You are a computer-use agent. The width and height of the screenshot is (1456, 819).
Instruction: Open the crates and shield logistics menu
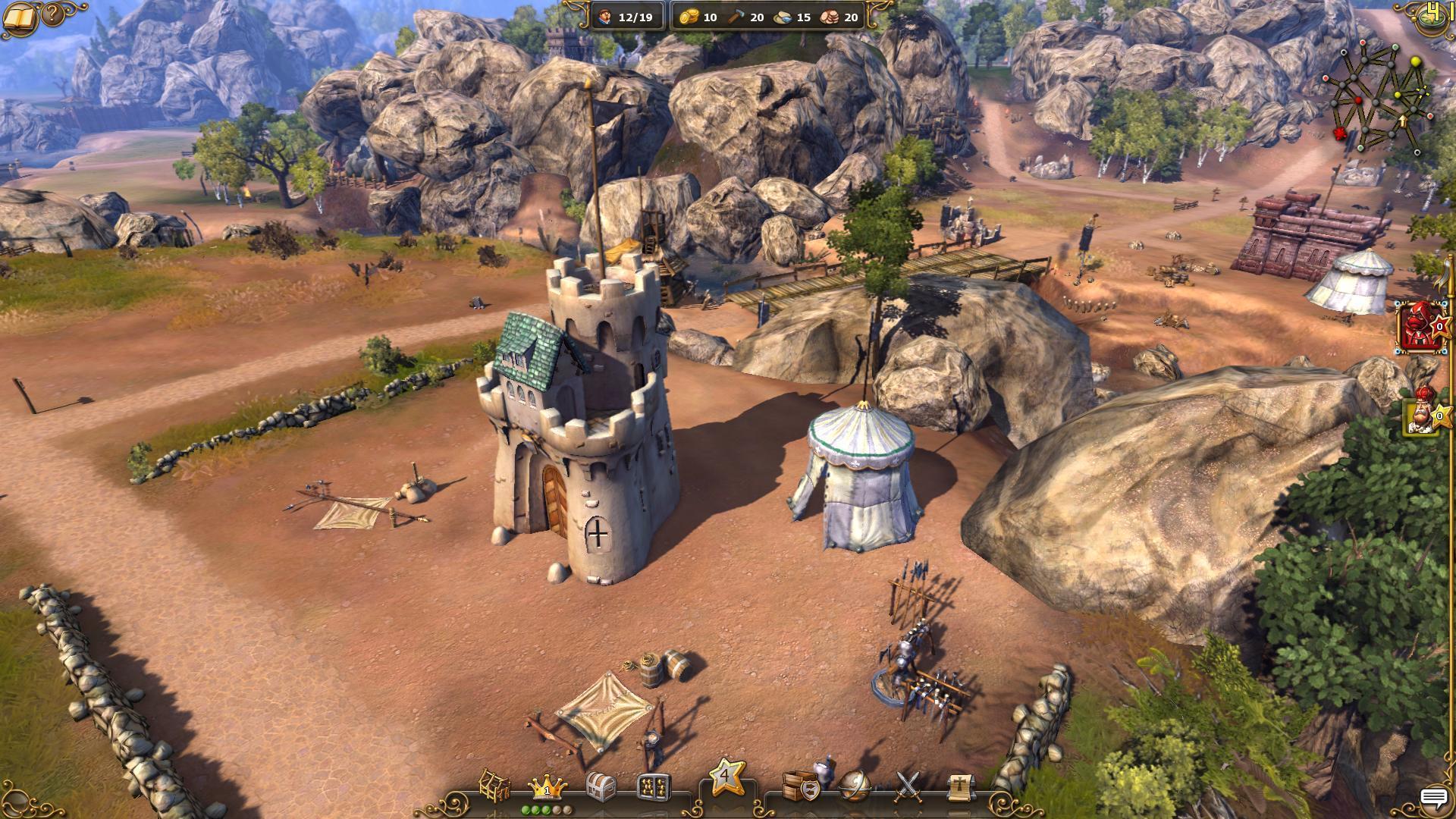[x=802, y=786]
